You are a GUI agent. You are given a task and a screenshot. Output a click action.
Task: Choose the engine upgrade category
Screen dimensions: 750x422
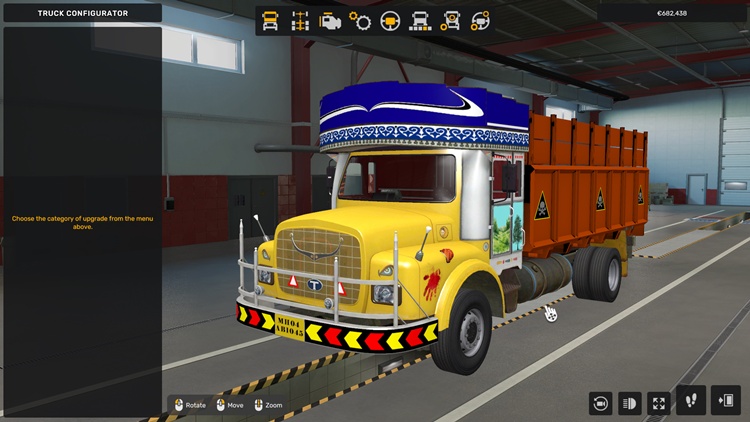(x=329, y=20)
